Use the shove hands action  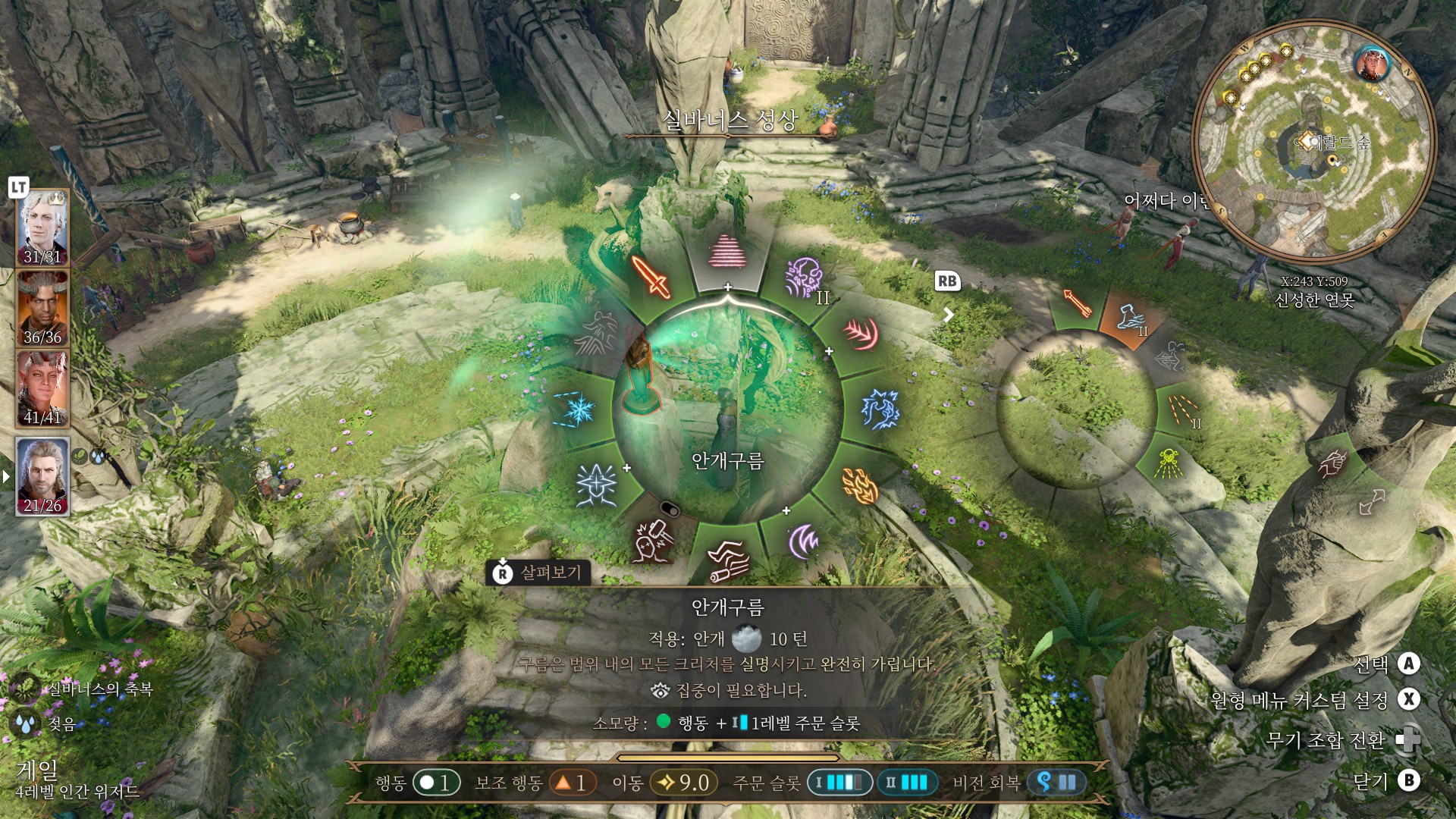pyautogui.click(x=728, y=562)
